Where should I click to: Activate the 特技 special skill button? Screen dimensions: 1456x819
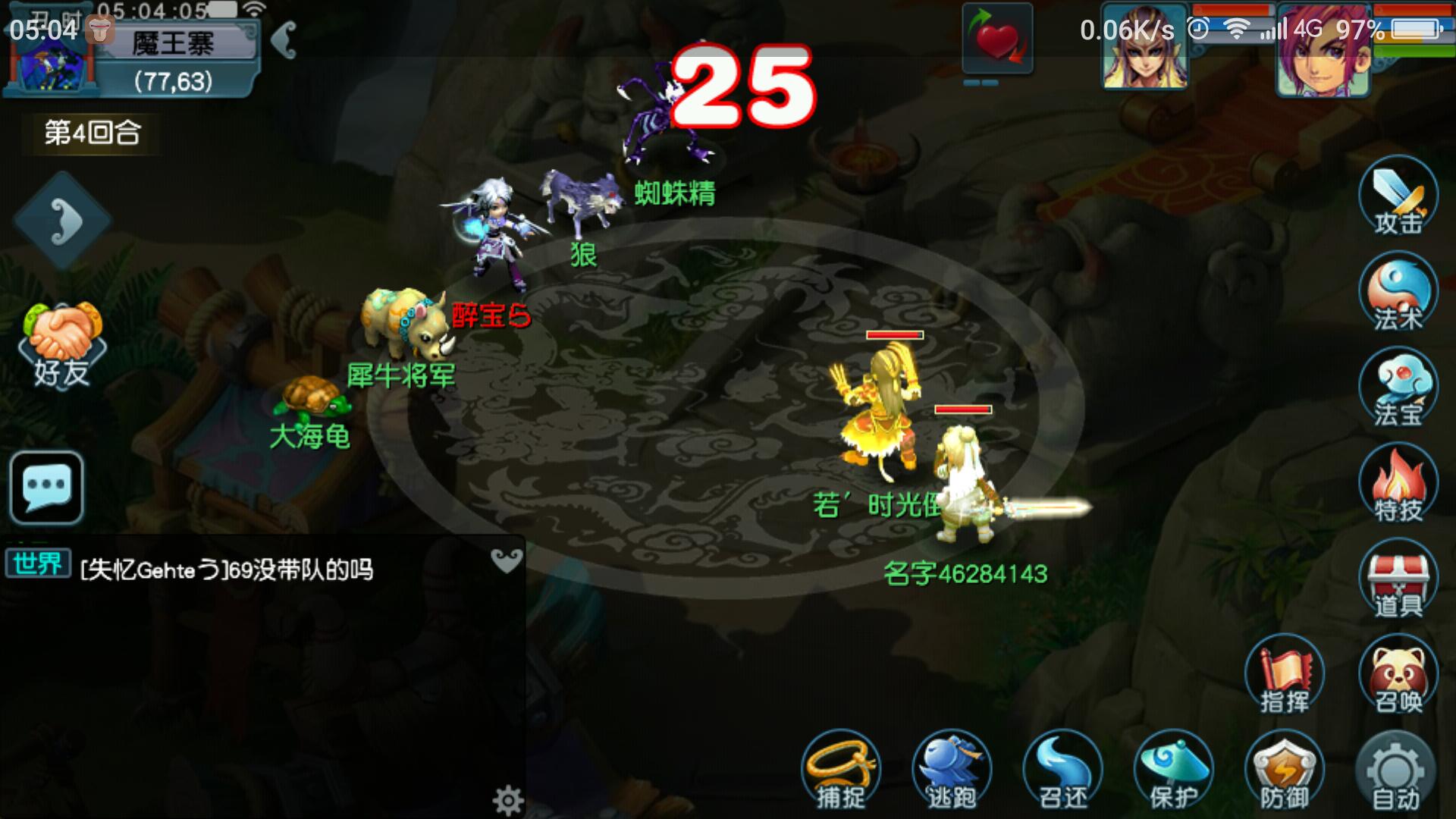[x=1398, y=485]
